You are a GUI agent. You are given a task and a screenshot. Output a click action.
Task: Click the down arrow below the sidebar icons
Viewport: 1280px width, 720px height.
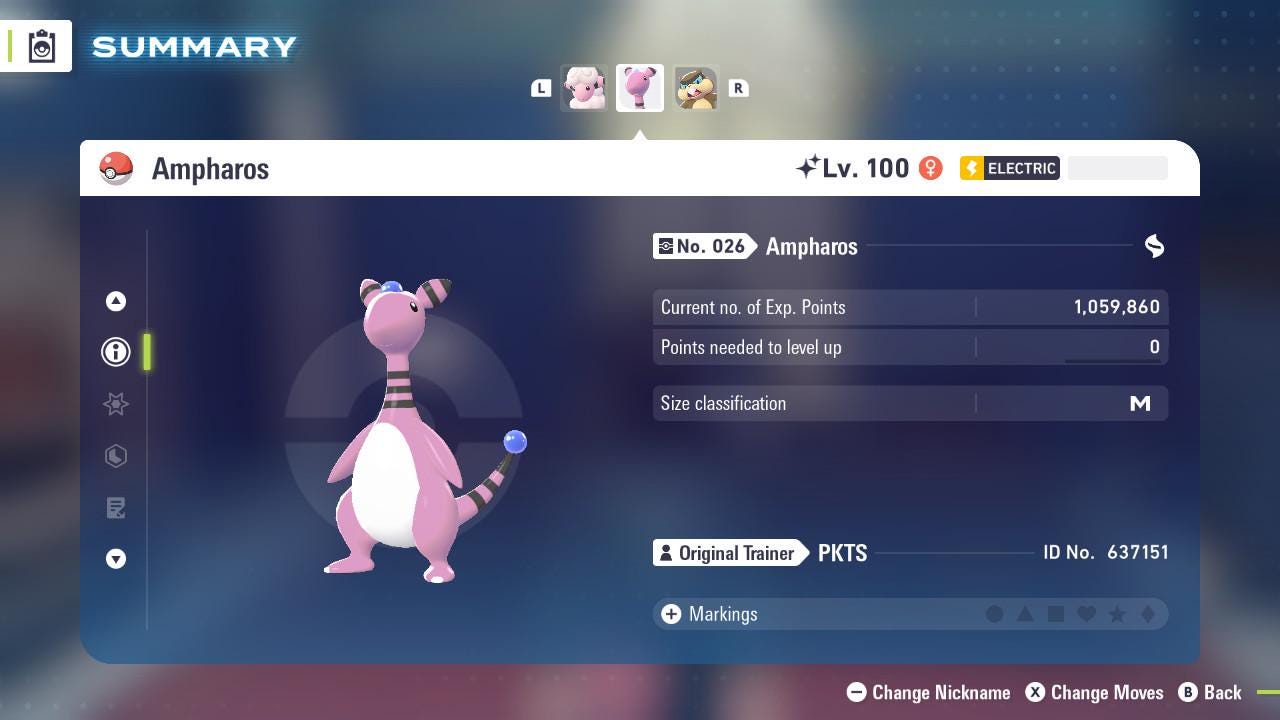click(x=116, y=559)
